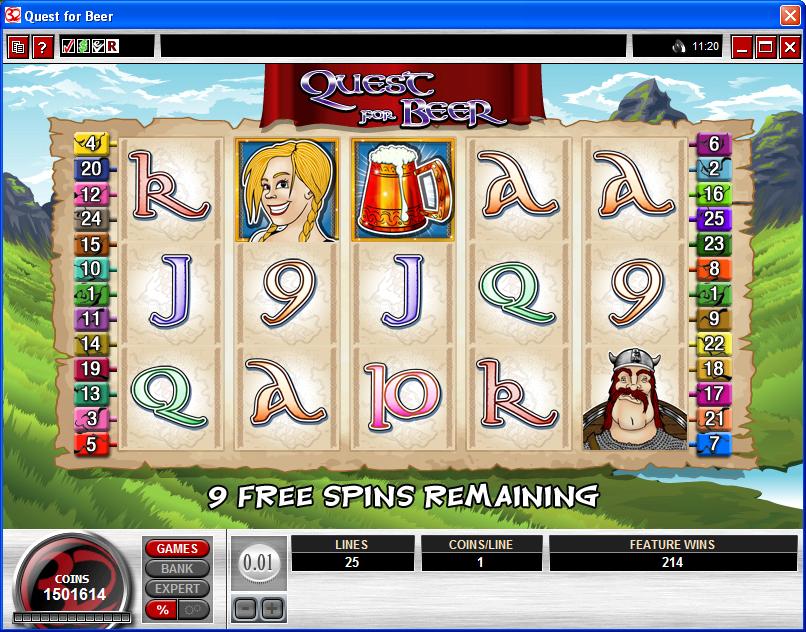Close the game with the red X button
This screenshot has height=632, width=806.
tap(789, 46)
